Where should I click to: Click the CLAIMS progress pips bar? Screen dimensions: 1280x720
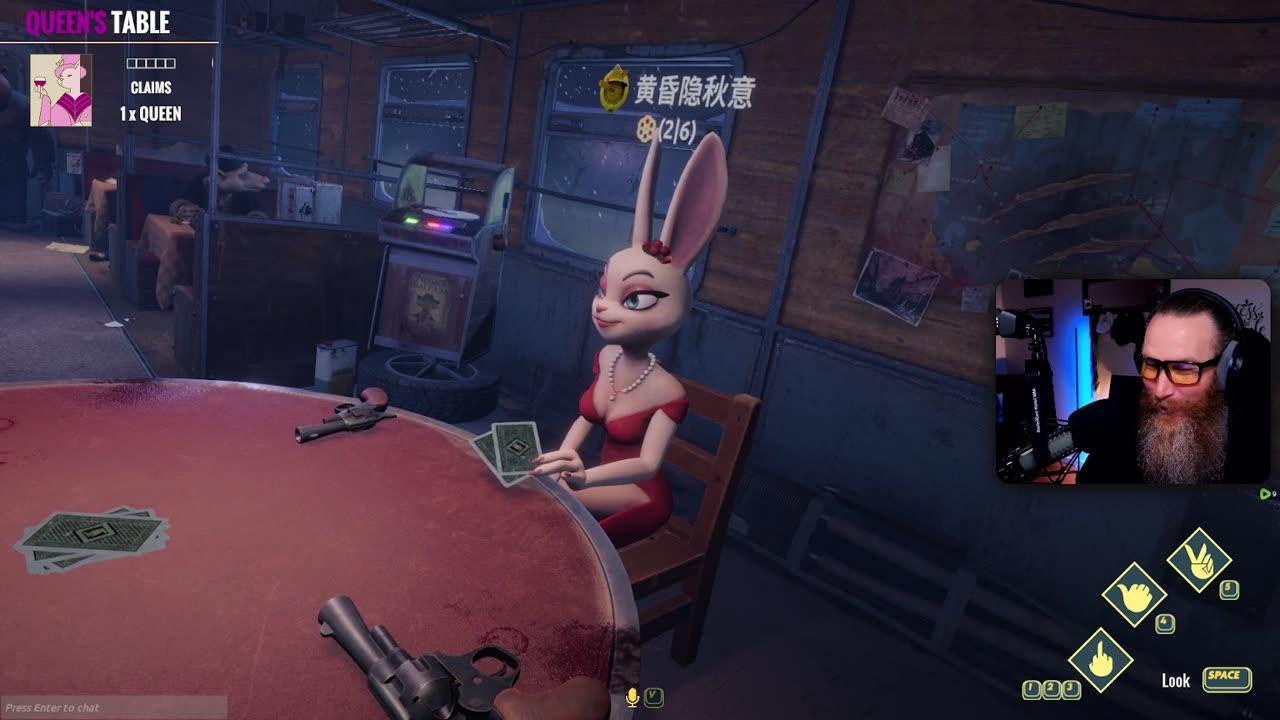(x=151, y=62)
